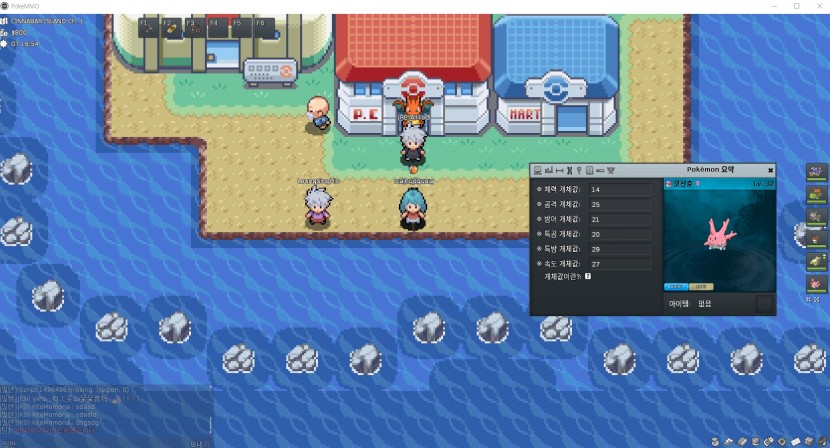Click the question mark IV help icon
The image size is (830, 448).
(588, 276)
